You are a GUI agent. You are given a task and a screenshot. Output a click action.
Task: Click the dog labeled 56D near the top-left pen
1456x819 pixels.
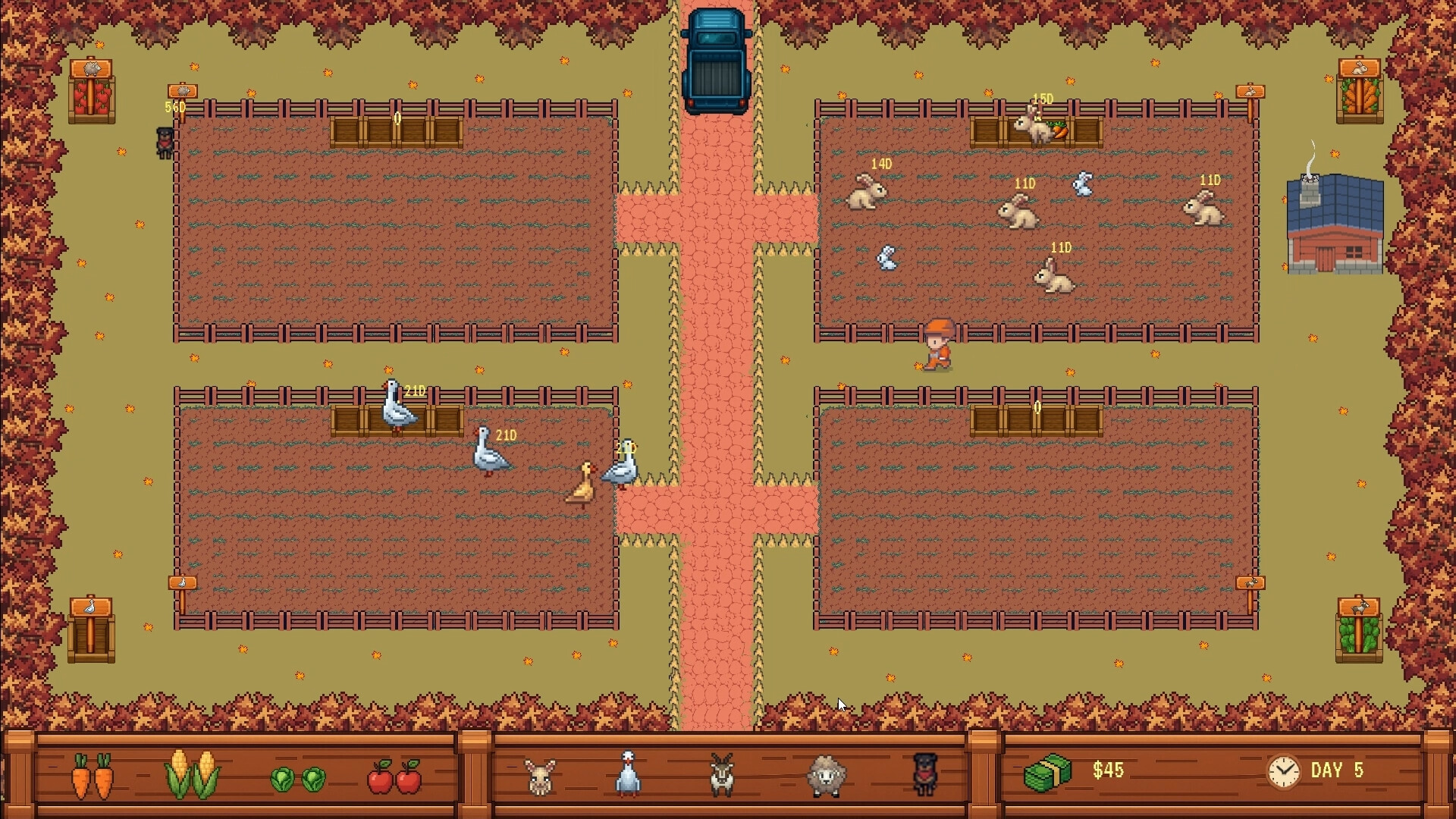(163, 143)
